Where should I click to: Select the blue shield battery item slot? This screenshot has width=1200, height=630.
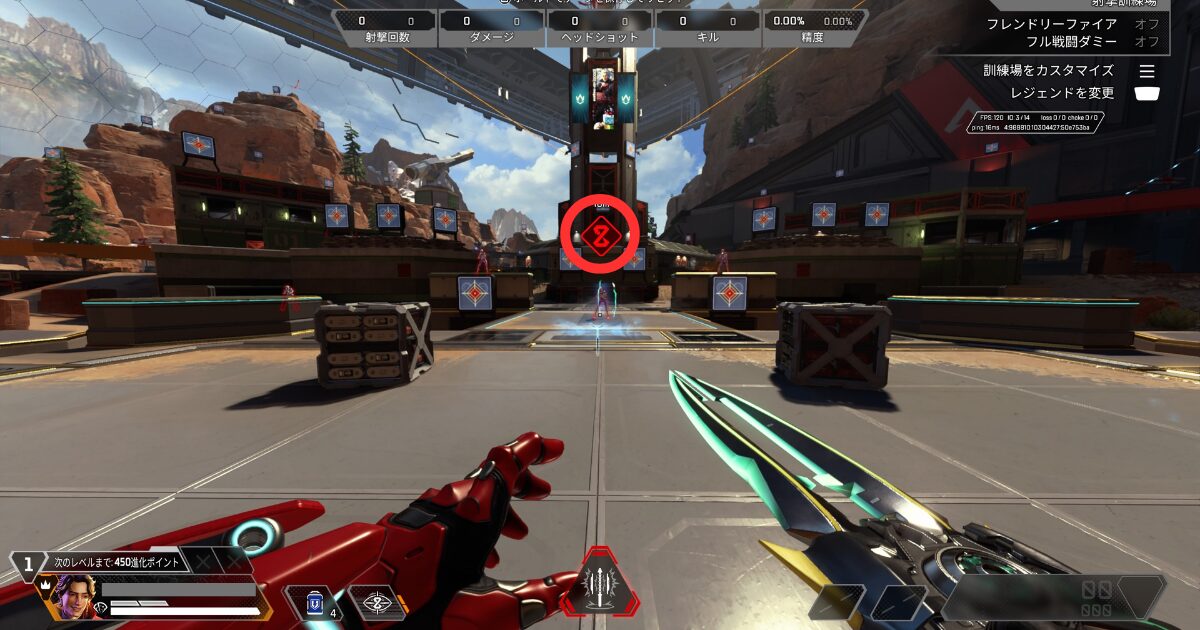[315, 602]
